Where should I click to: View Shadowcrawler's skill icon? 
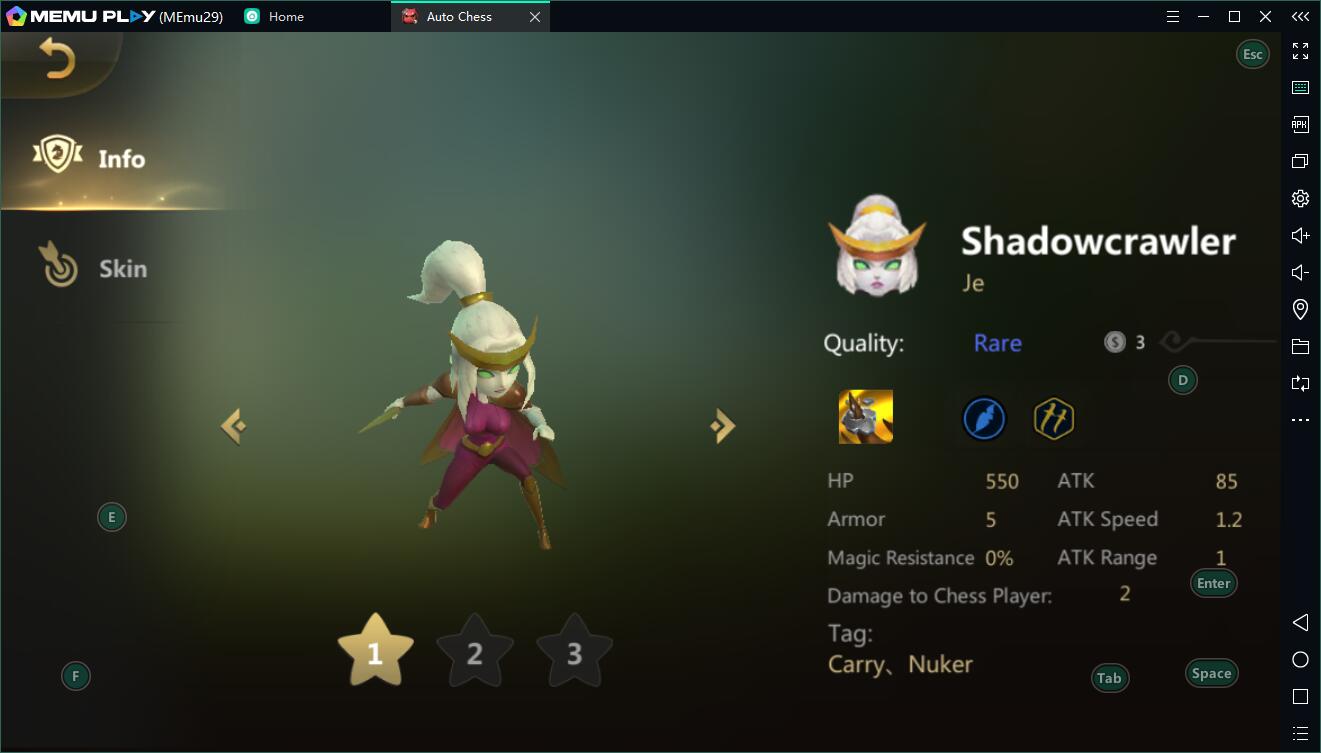[x=865, y=417]
